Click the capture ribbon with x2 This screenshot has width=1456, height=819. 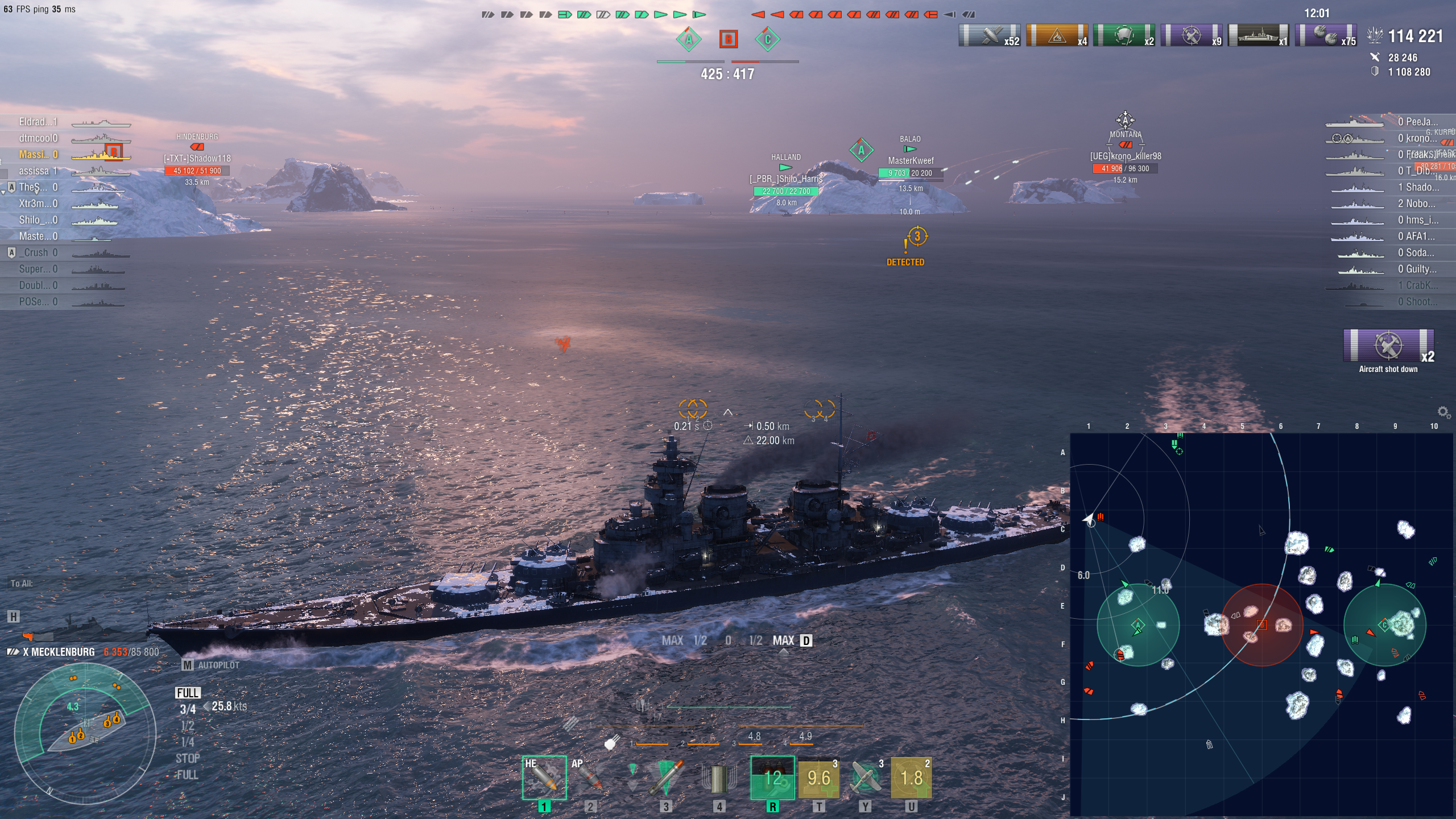click(1124, 35)
